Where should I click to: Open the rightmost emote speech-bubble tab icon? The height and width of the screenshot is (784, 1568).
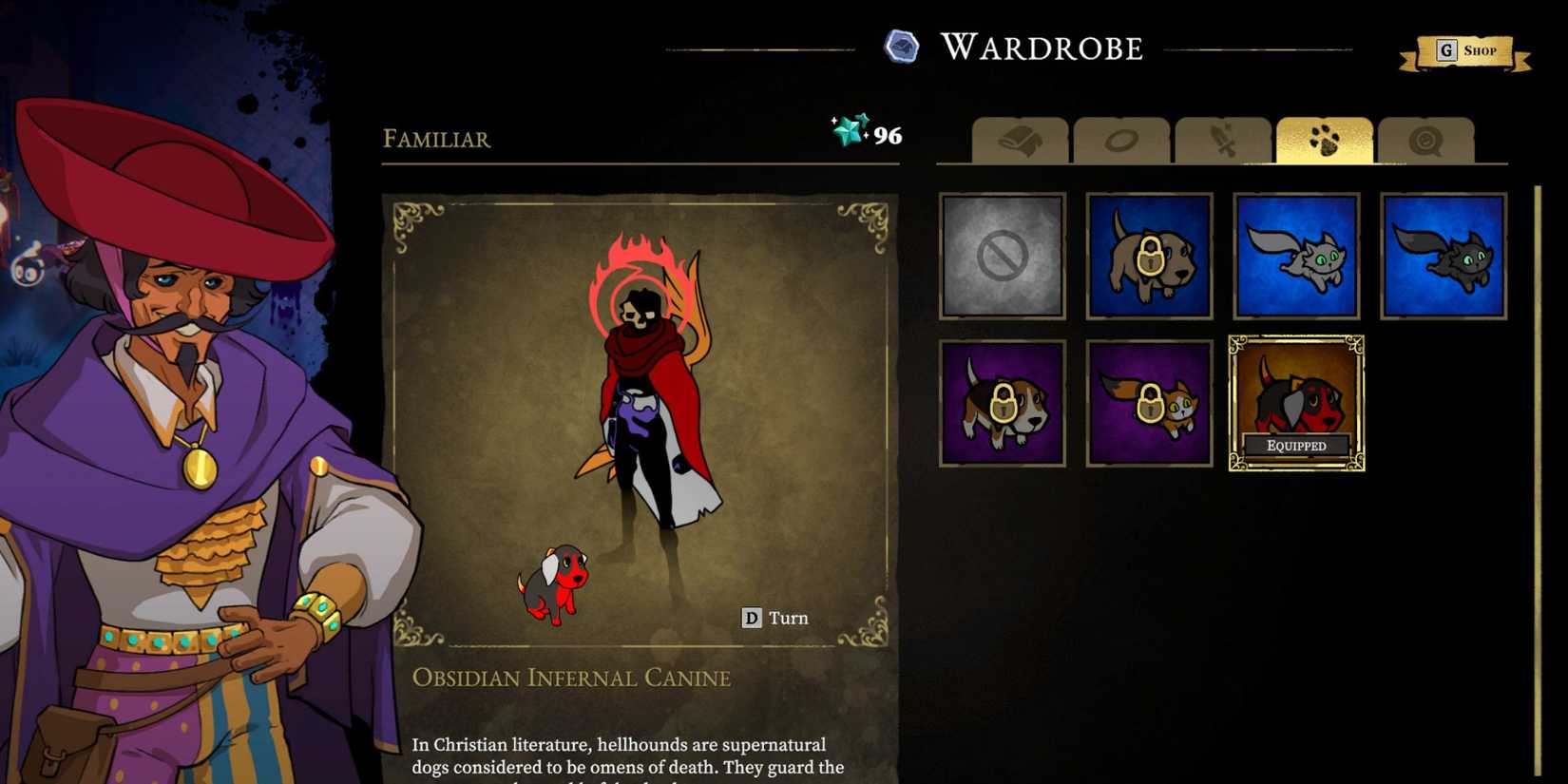point(1426,142)
